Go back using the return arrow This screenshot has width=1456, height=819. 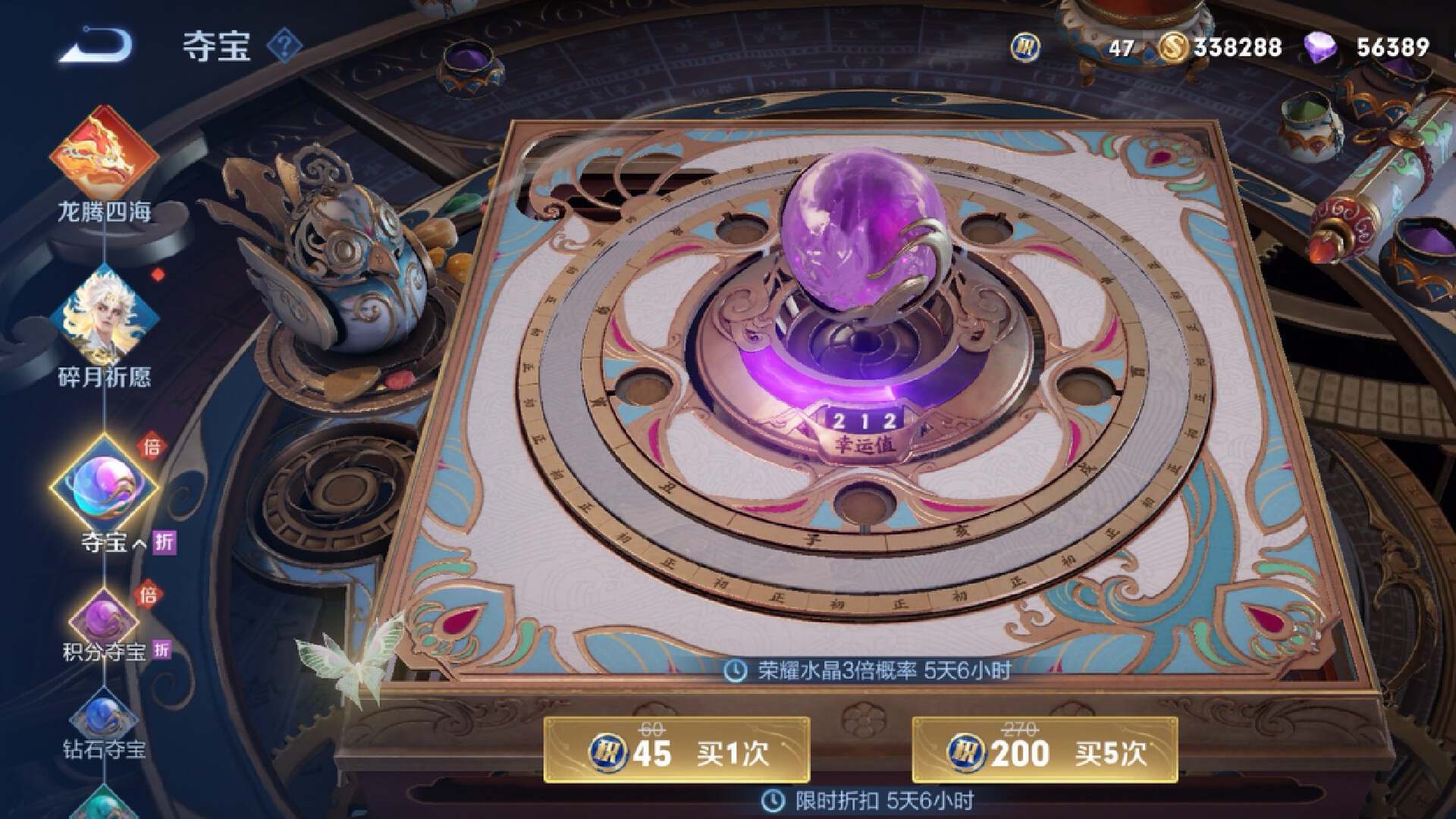pyautogui.click(x=97, y=45)
